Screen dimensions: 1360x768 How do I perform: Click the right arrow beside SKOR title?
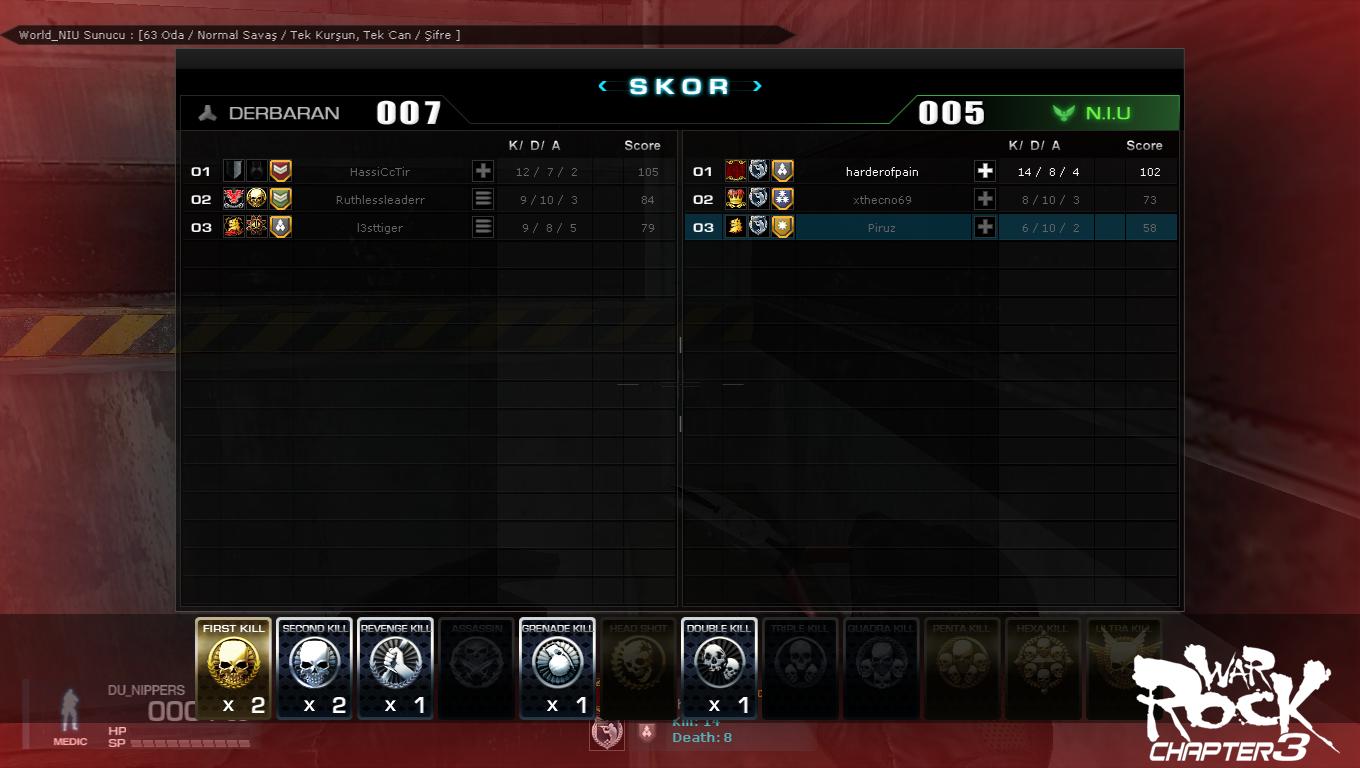pyautogui.click(x=758, y=86)
